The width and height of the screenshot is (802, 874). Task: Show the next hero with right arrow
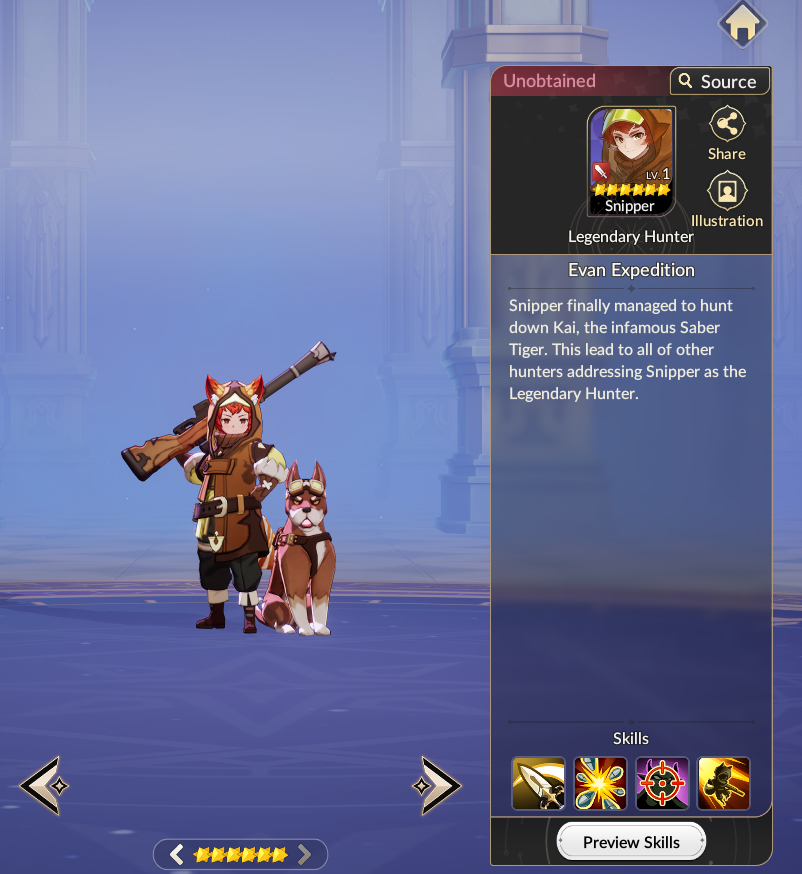point(438,785)
